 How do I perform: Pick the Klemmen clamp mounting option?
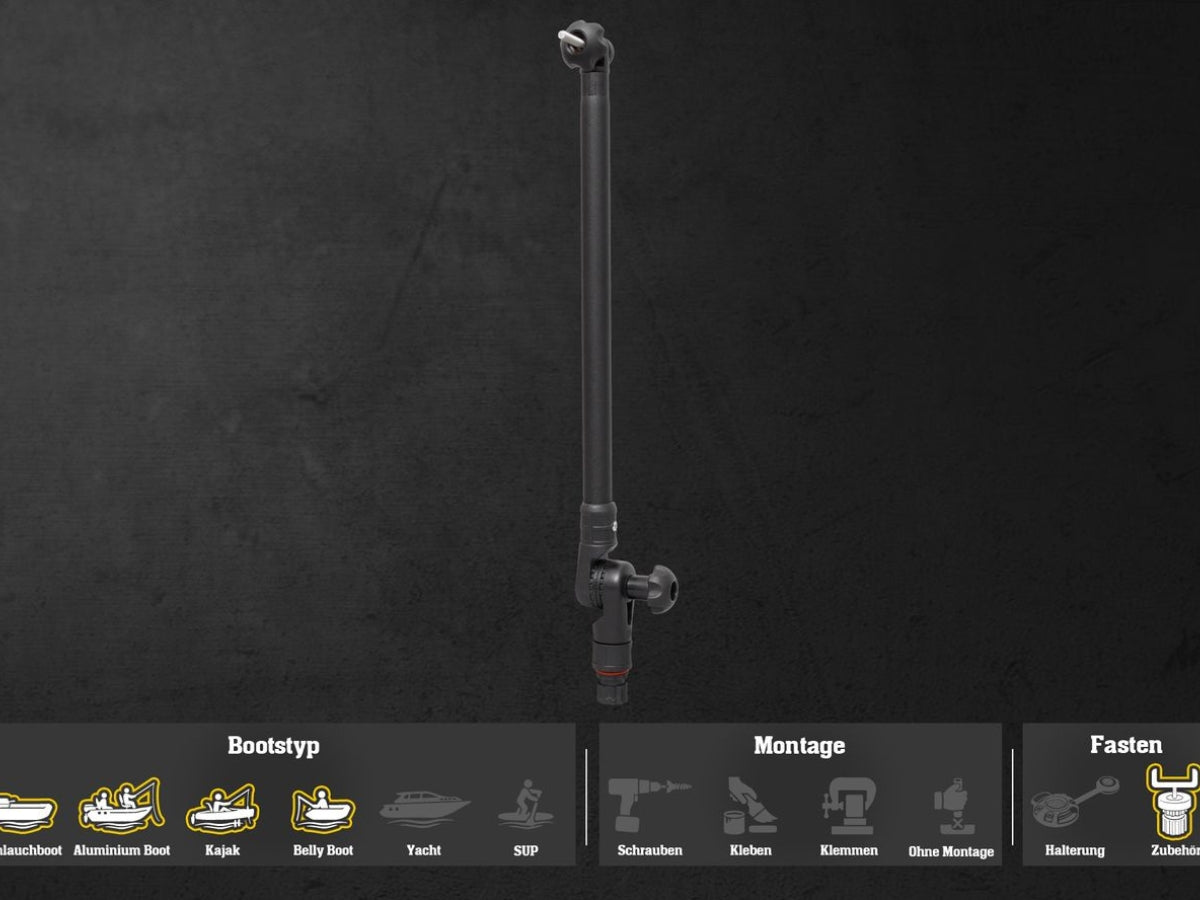[849, 807]
